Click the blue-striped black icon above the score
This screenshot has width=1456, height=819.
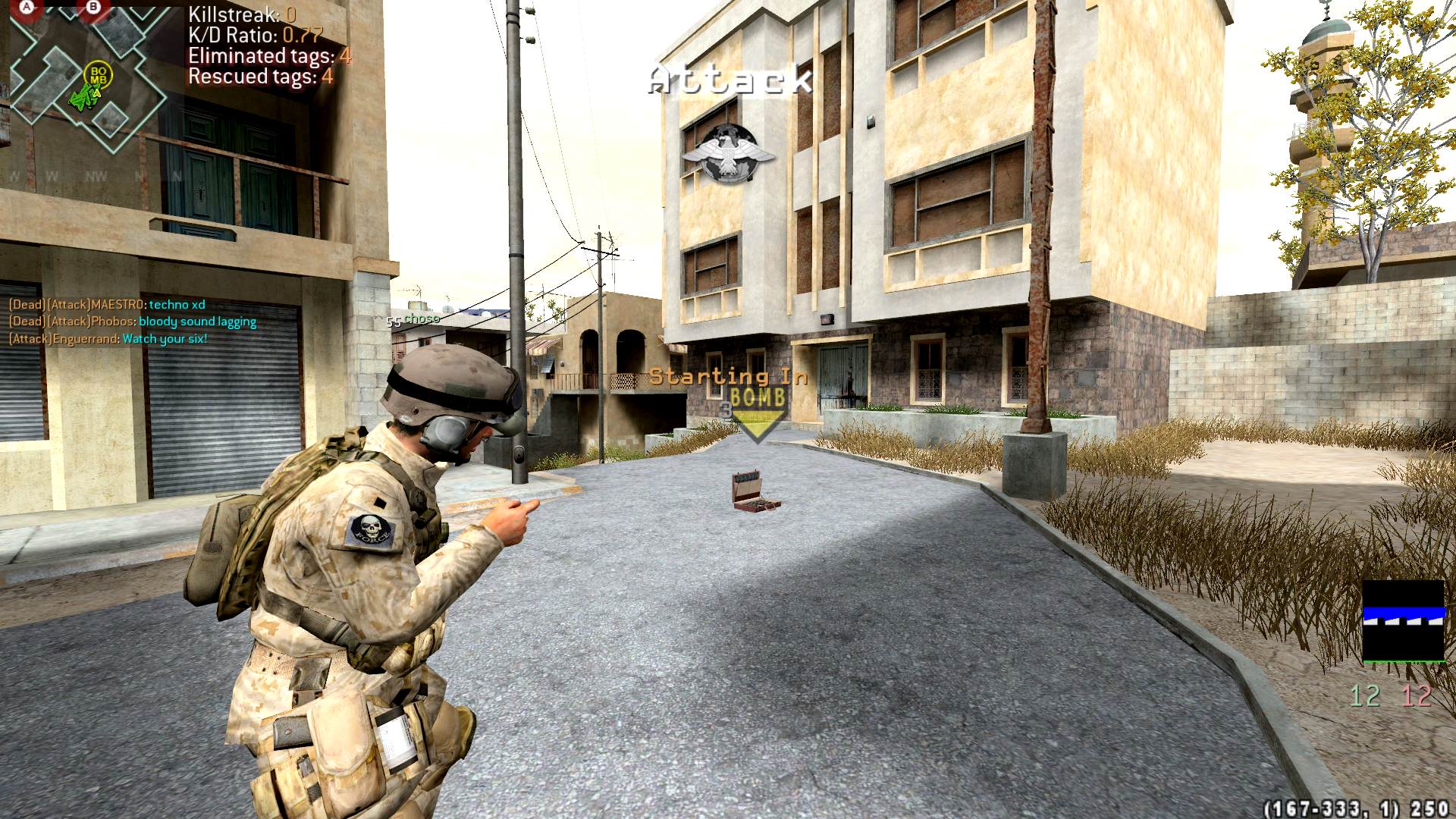1403,621
